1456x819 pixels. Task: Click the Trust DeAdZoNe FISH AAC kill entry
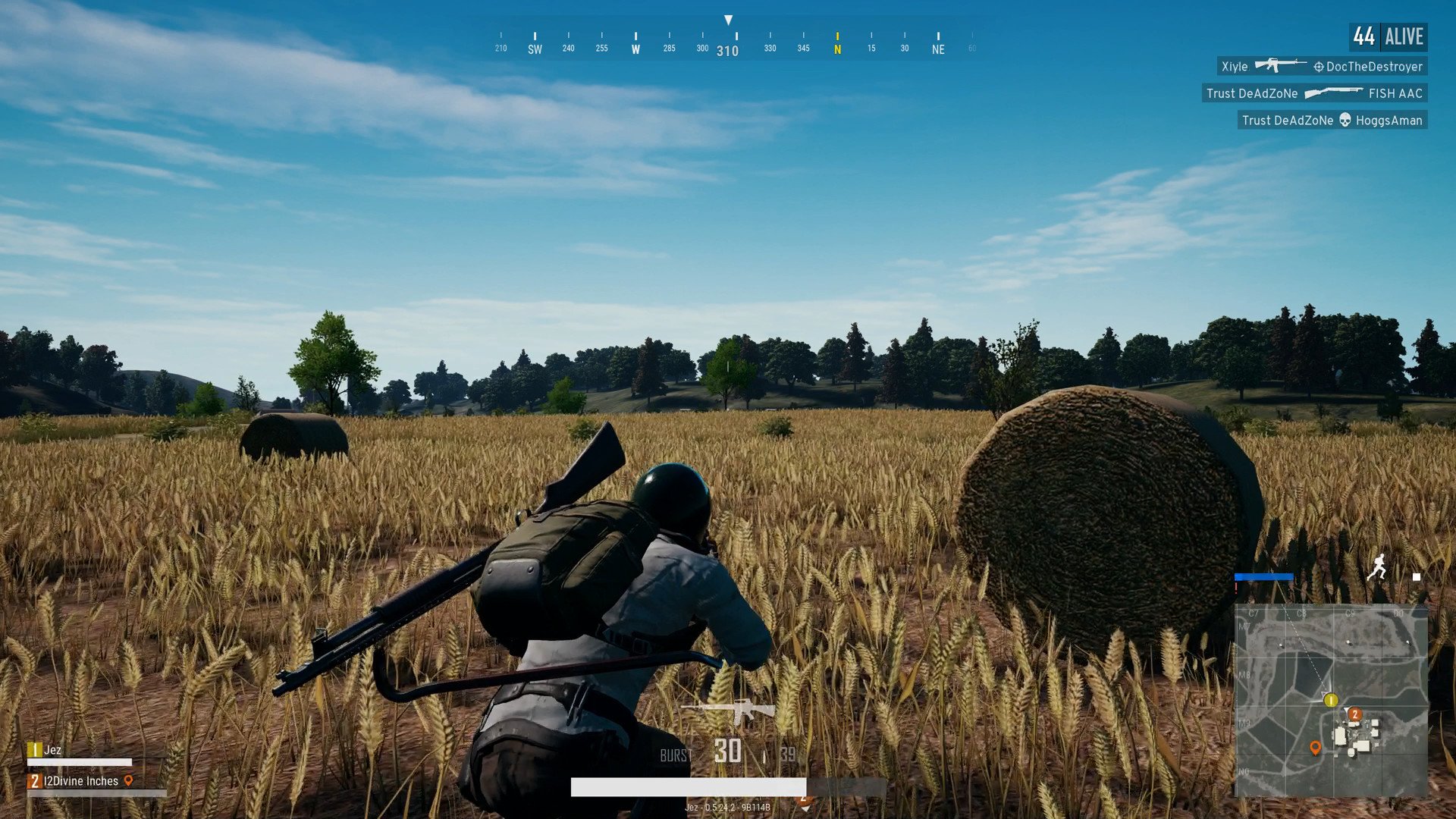pos(1314,93)
